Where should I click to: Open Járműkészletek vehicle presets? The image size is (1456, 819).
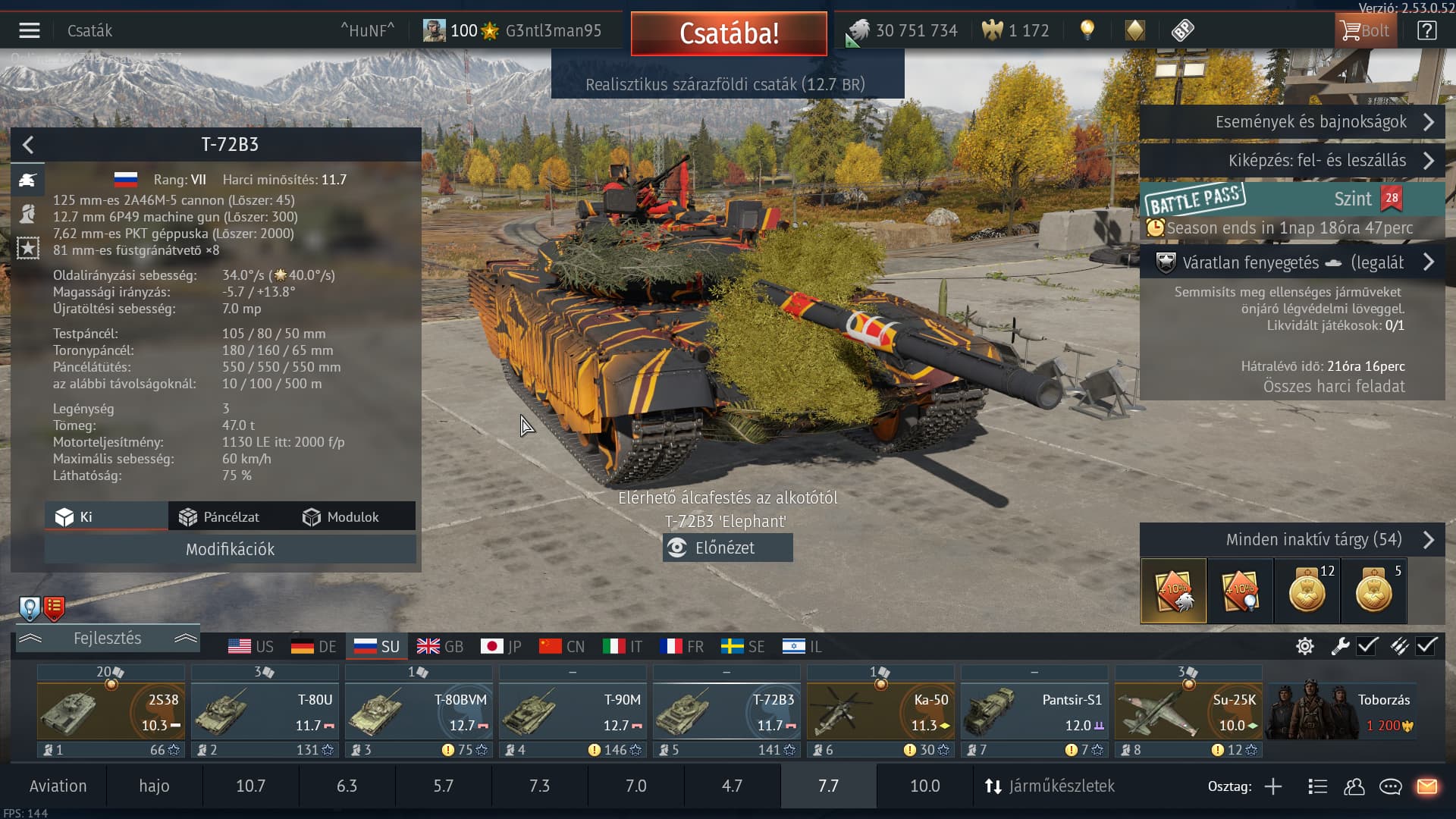(1050, 786)
